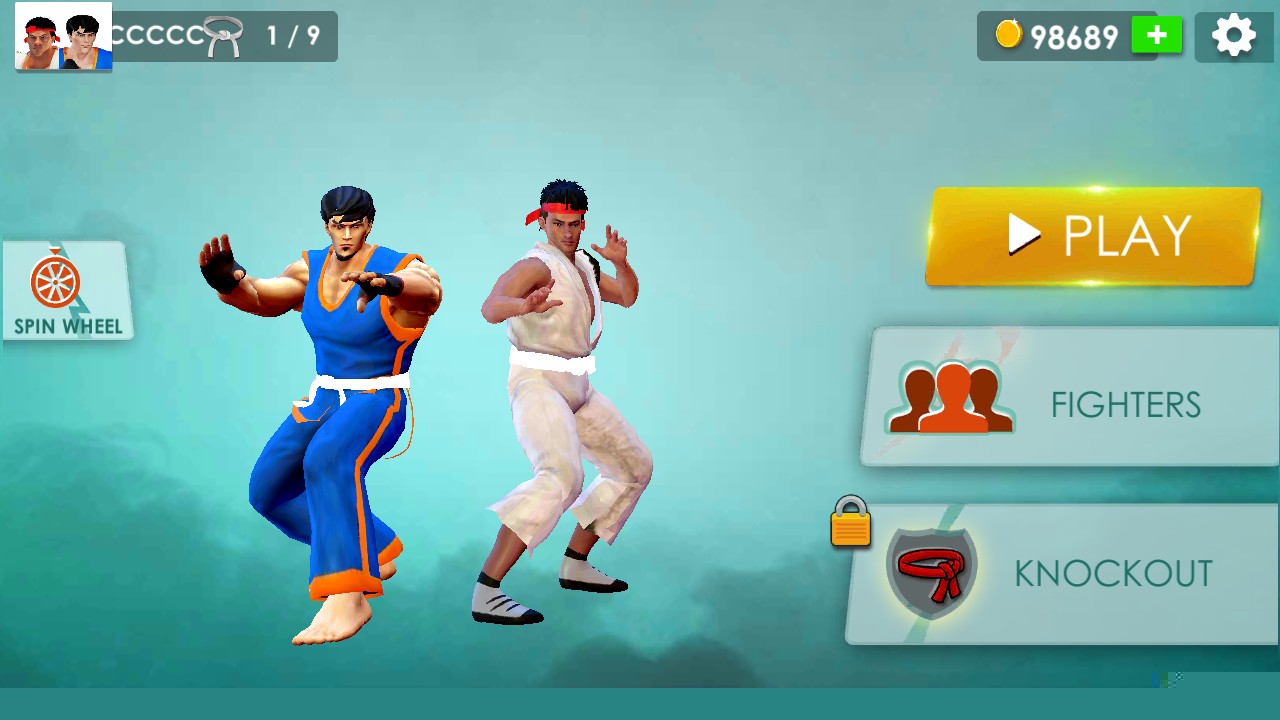Open the FIGHTERS menu
This screenshot has width=1280, height=720.
point(1070,397)
